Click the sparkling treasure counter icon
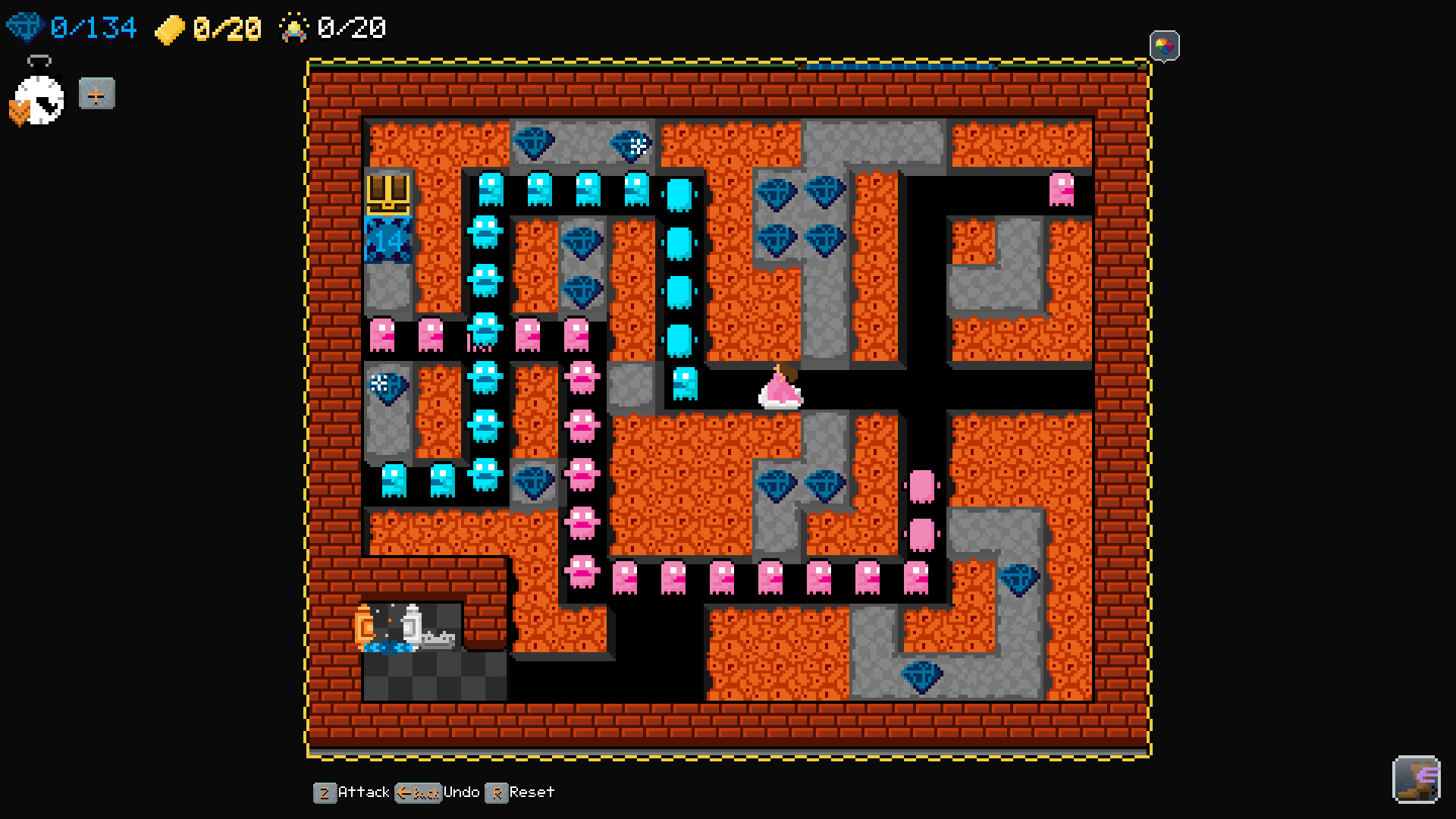Image resolution: width=1456 pixels, height=819 pixels. (295, 27)
